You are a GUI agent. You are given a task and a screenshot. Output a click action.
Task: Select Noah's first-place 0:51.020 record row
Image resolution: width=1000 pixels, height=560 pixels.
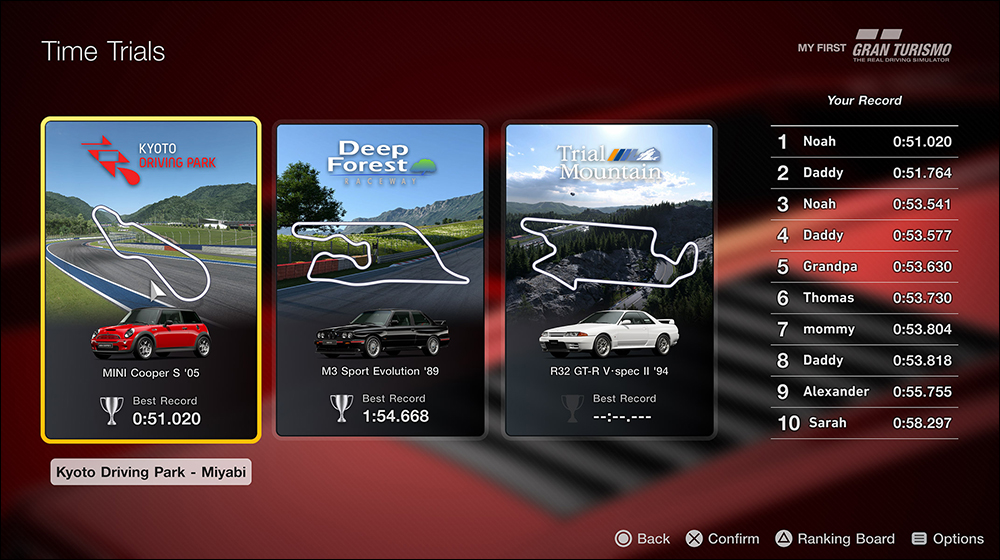(x=864, y=142)
